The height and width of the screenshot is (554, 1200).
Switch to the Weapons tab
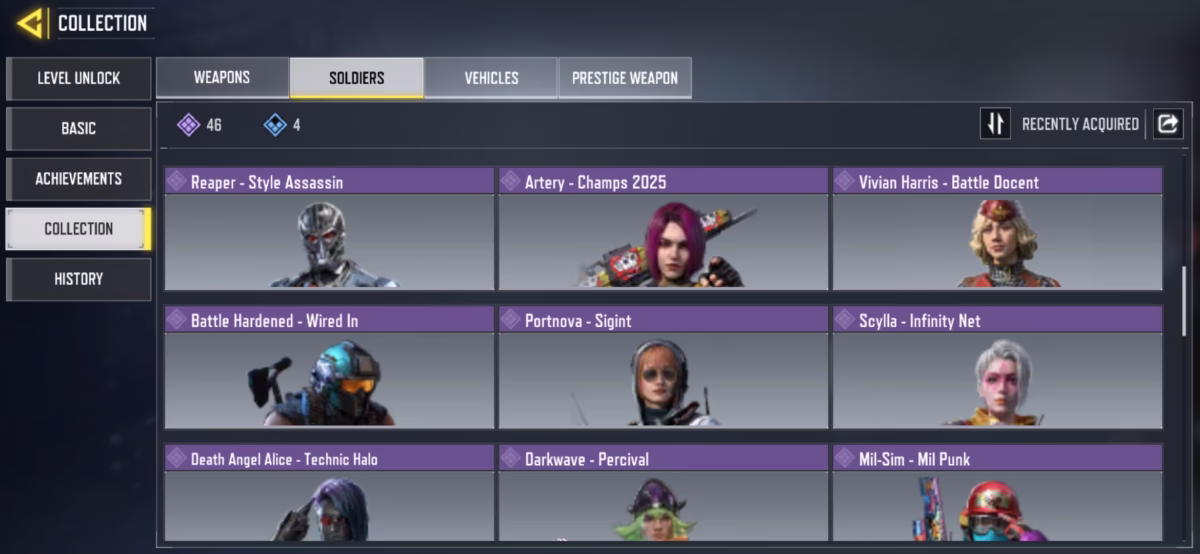[222, 78]
